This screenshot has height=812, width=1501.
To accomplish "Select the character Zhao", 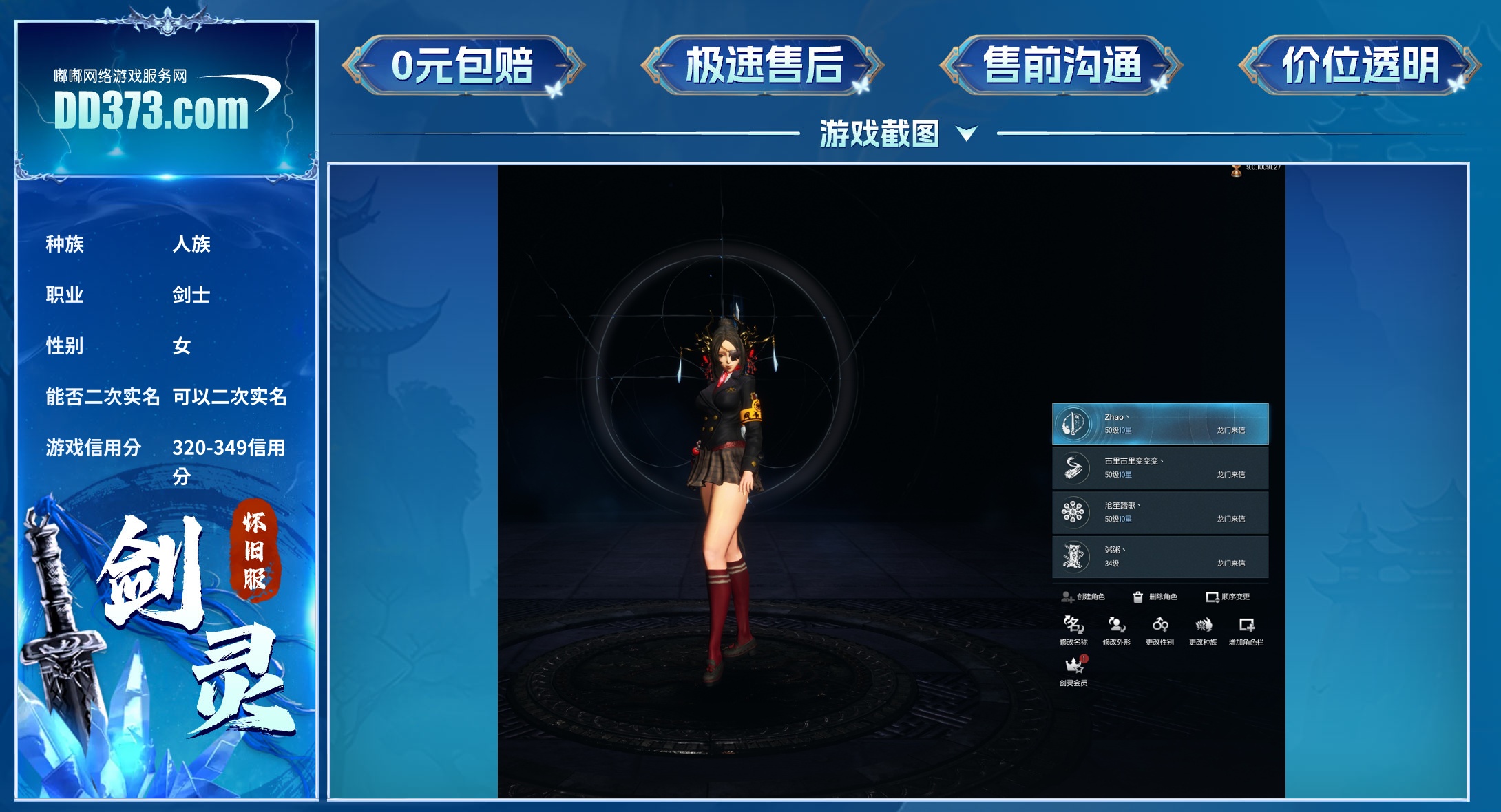I will 1159,424.
